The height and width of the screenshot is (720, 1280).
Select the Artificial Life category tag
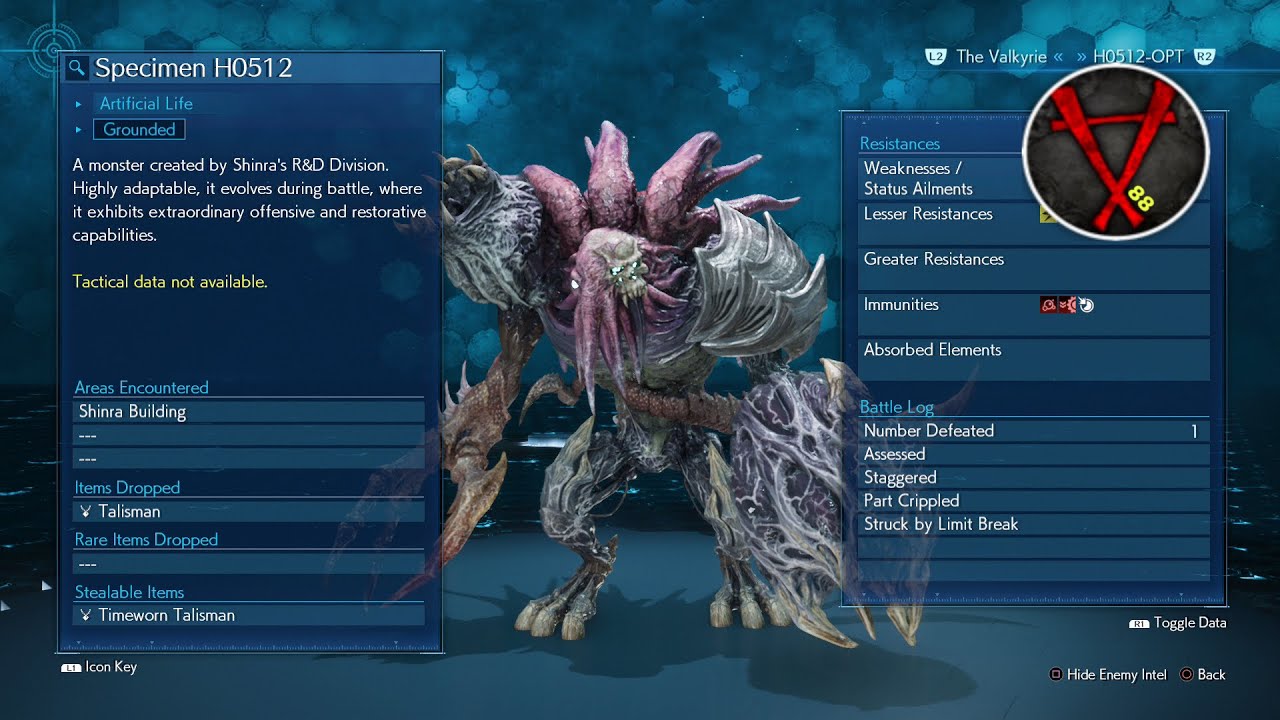(x=146, y=103)
